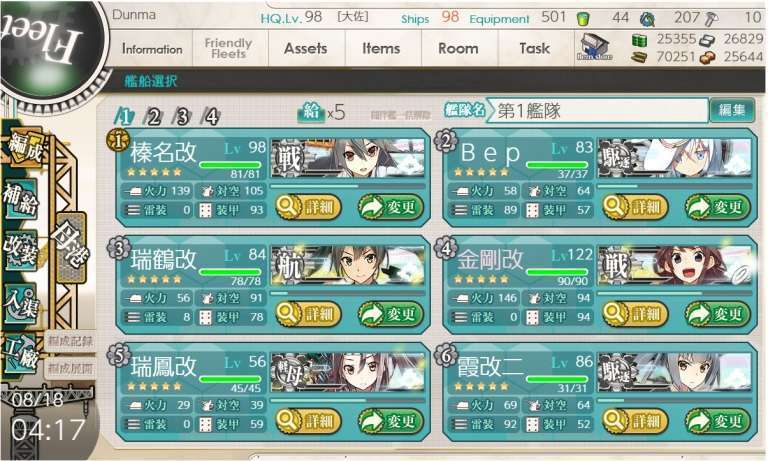Screen dimensions: 768x461
Task: Change 霞改二 in slot 6
Action: (x=717, y=420)
